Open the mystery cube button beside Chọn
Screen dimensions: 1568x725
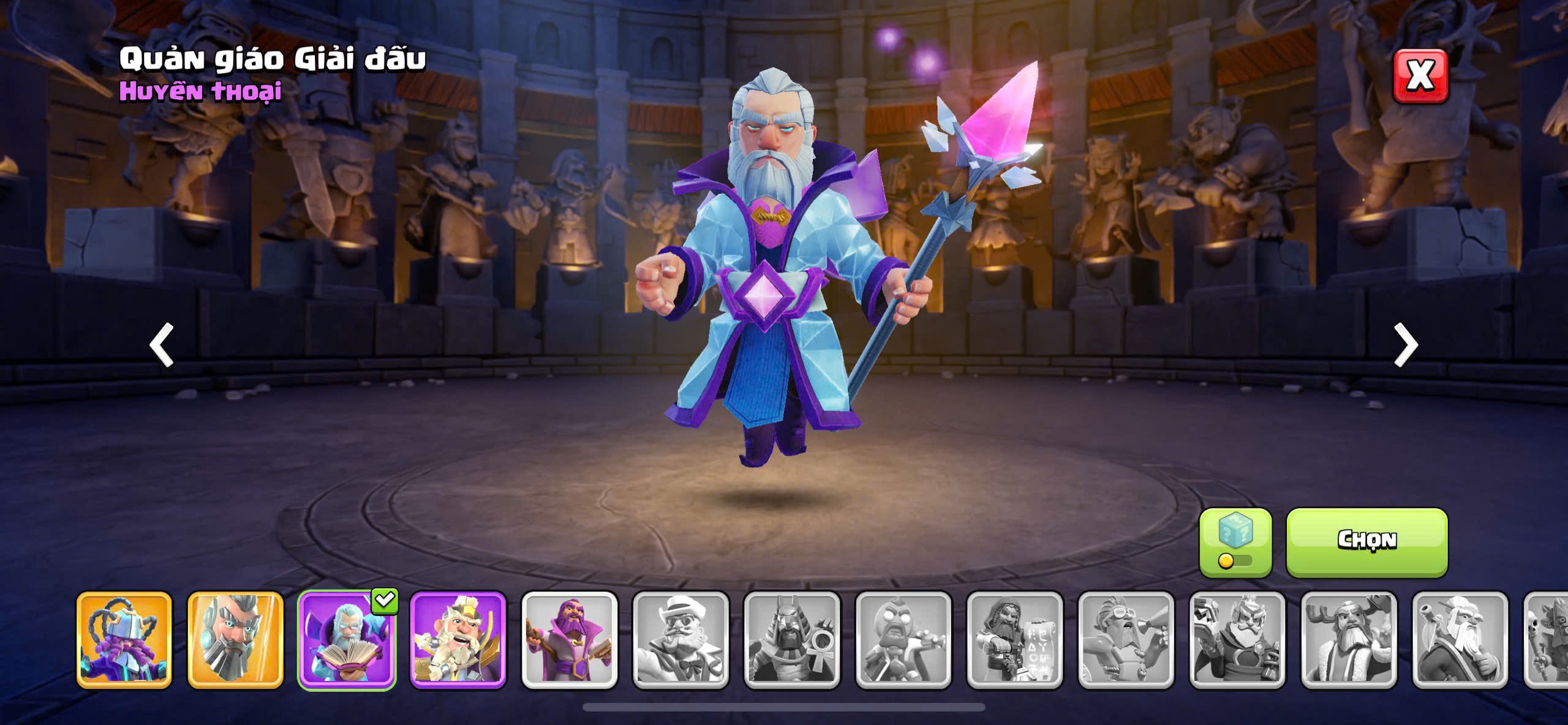click(x=1235, y=542)
